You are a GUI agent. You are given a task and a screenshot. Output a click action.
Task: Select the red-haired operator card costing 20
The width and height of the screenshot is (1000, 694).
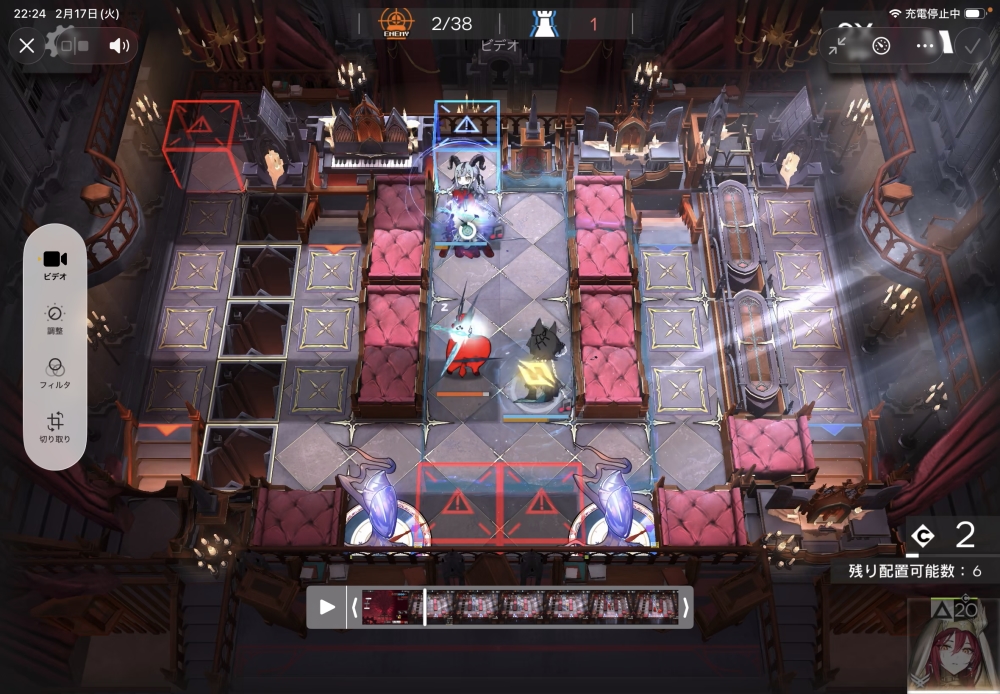[953, 646]
